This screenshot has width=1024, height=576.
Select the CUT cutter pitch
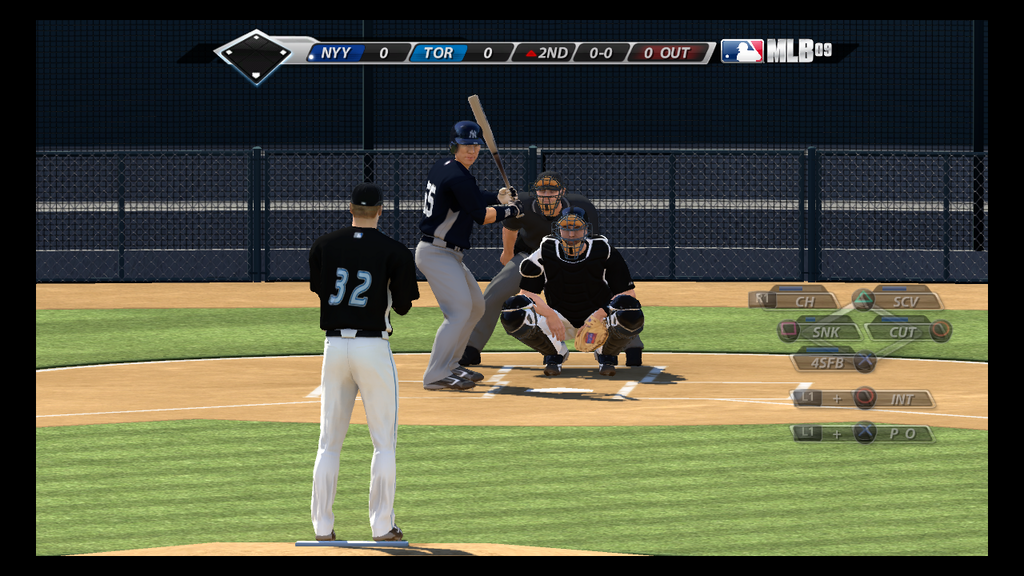tap(902, 331)
